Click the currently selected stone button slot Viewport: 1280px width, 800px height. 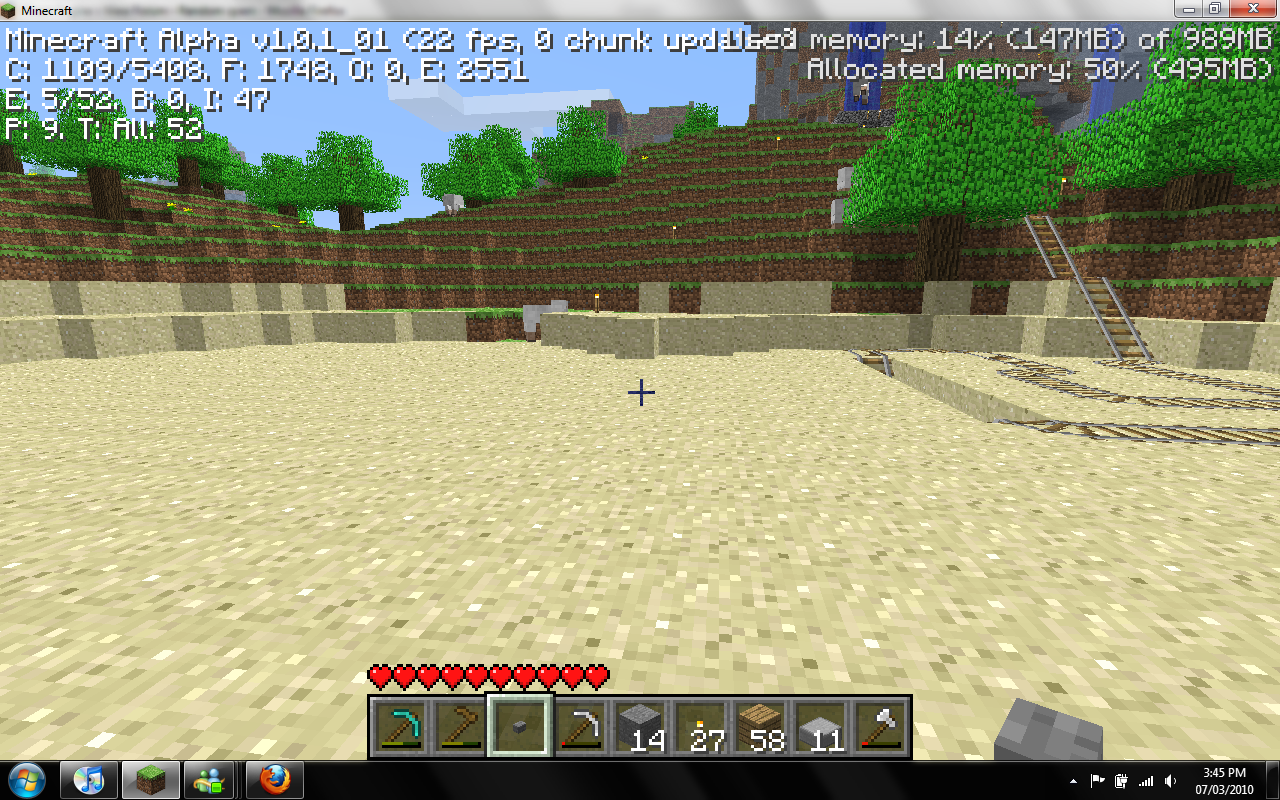click(x=521, y=728)
